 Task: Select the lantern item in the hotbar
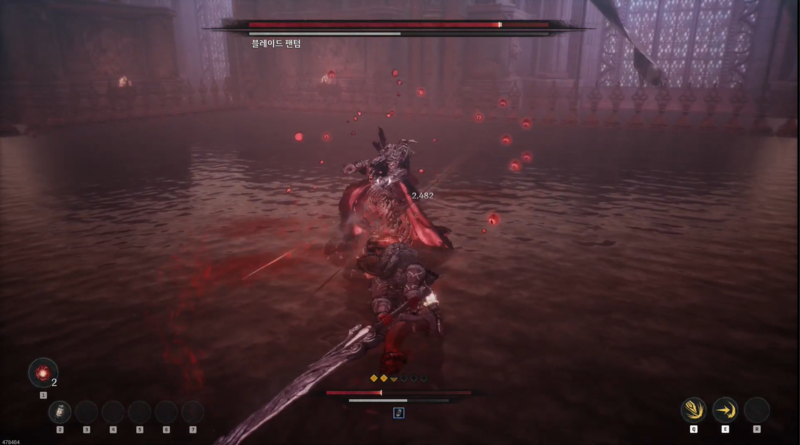pos(60,410)
